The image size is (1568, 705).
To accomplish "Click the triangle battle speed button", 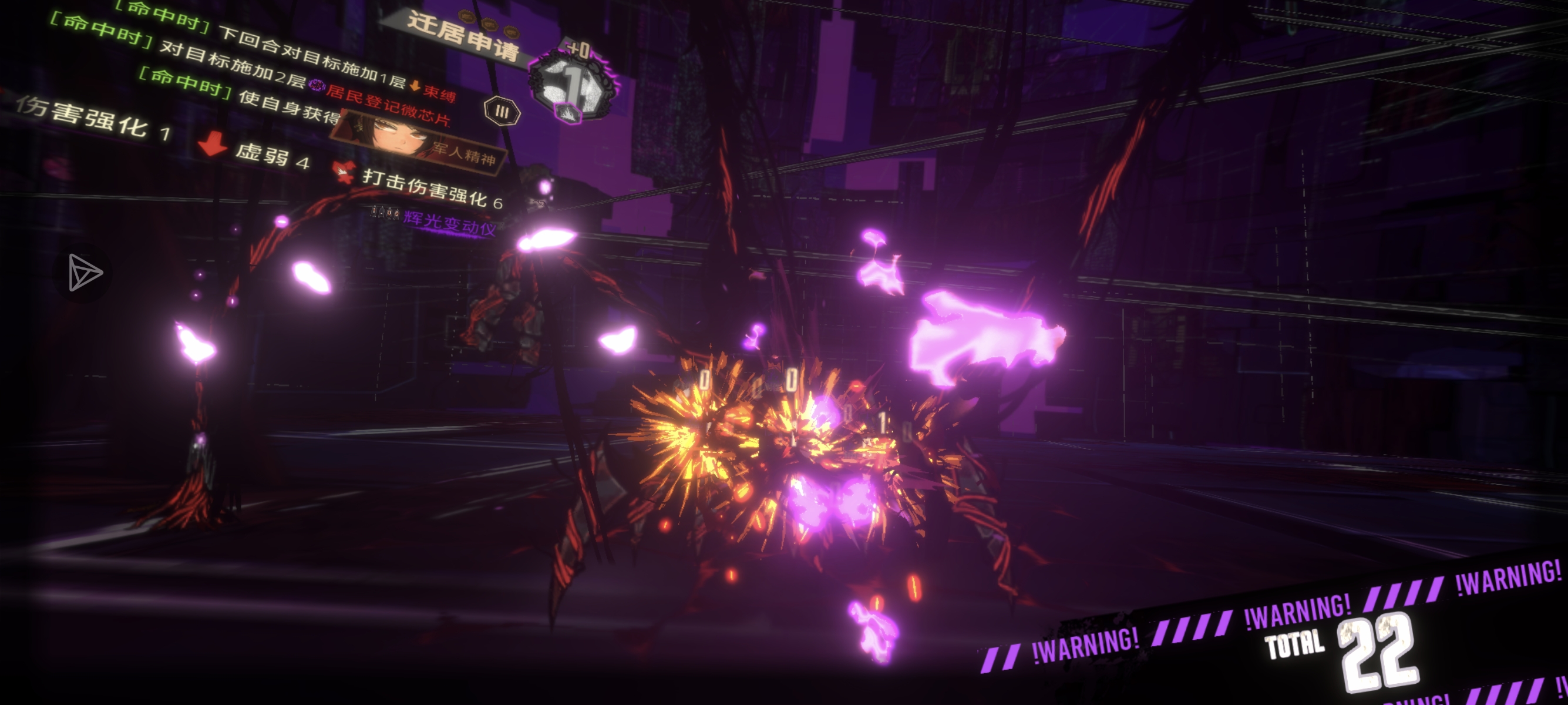I will click(x=84, y=273).
